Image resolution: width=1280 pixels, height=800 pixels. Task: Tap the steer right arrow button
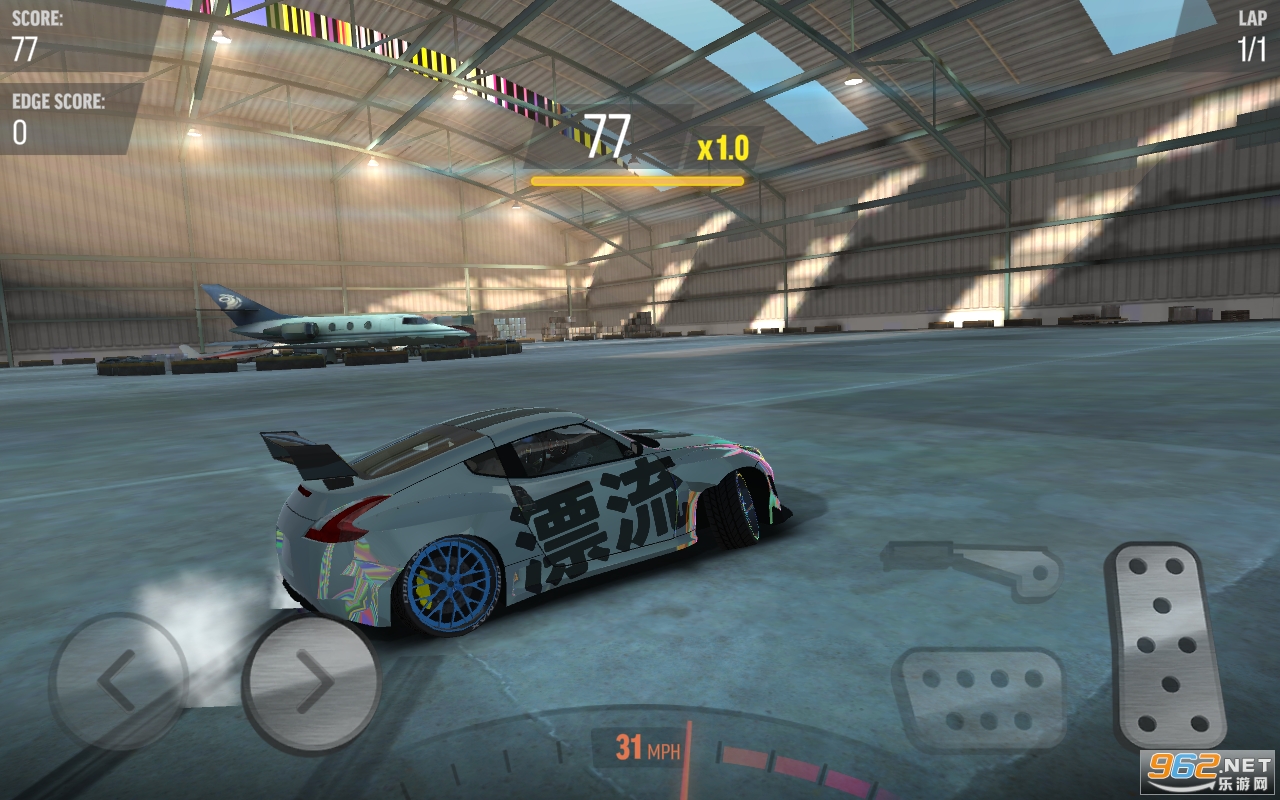click(x=311, y=683)
